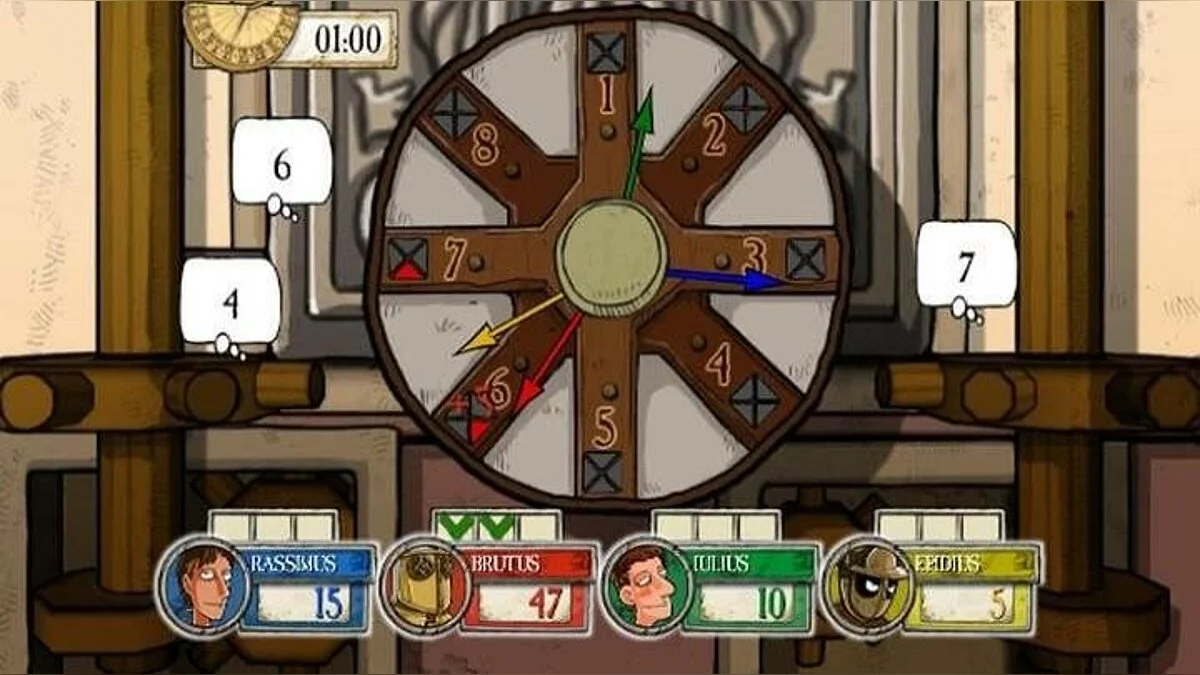Choose wheel spoke number 8
The height and width of the screenshot is (675, 1200).
coord(484,146)
